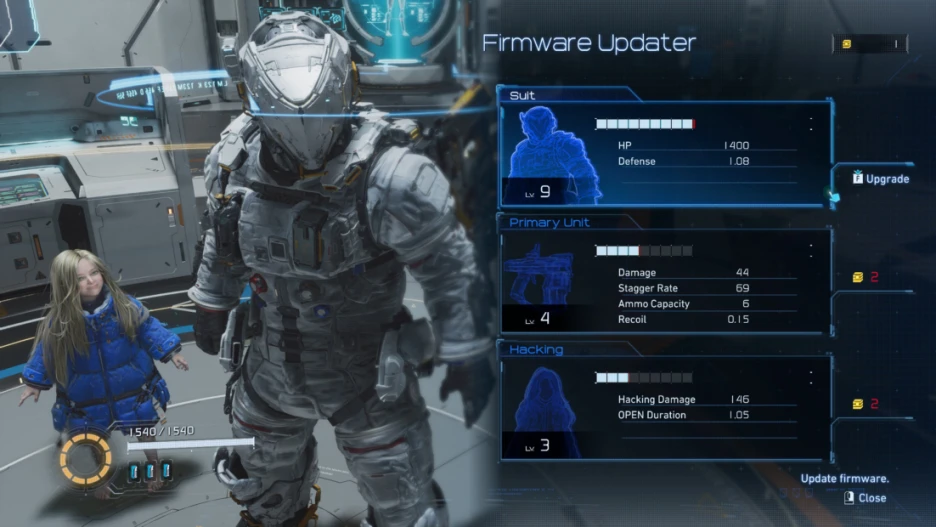
Task: Select the Primary Unit firmware panel
Action: tap(665, 282)
